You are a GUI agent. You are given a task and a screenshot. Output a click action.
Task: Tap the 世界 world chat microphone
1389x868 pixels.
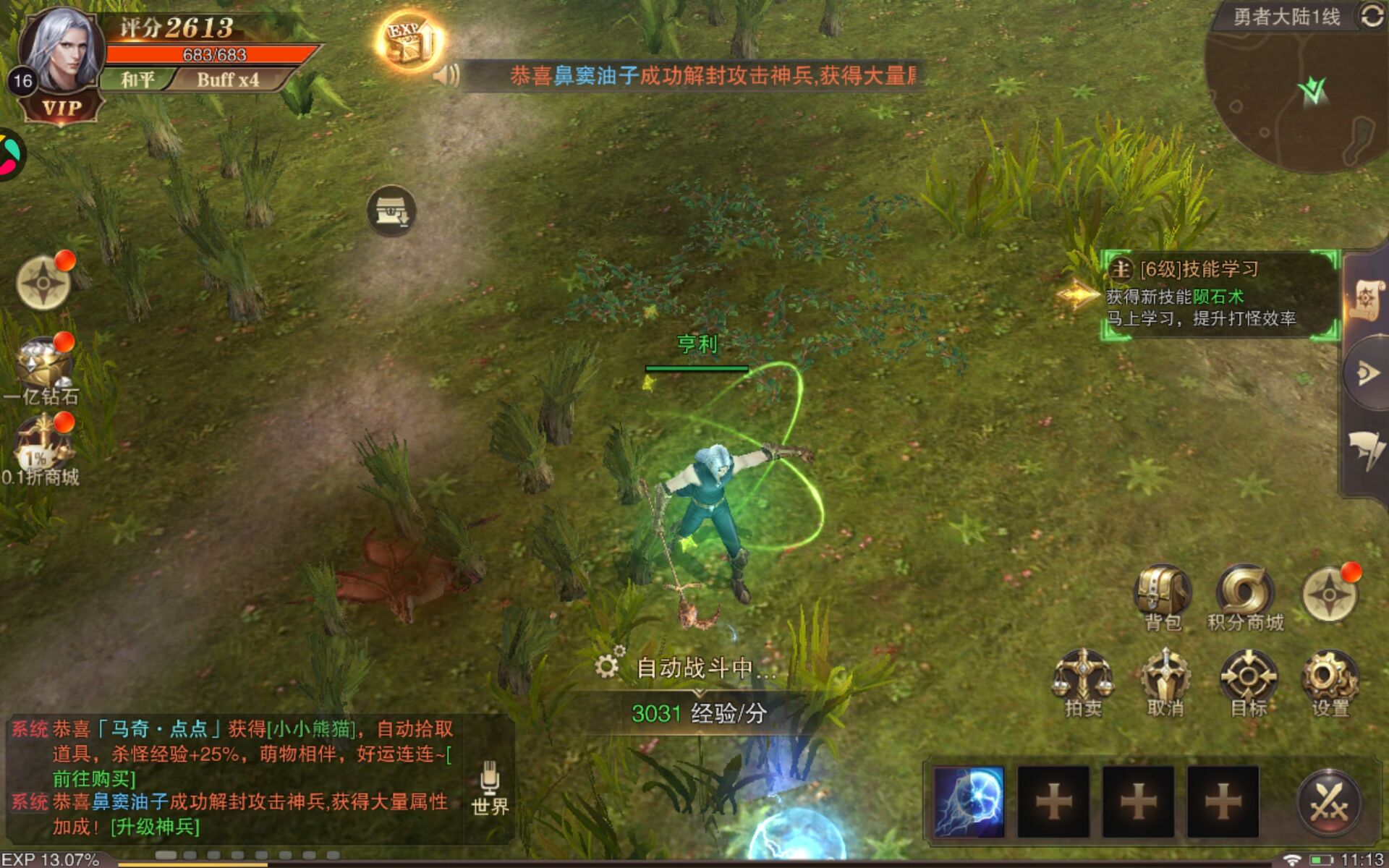click(x=490, y=788)
